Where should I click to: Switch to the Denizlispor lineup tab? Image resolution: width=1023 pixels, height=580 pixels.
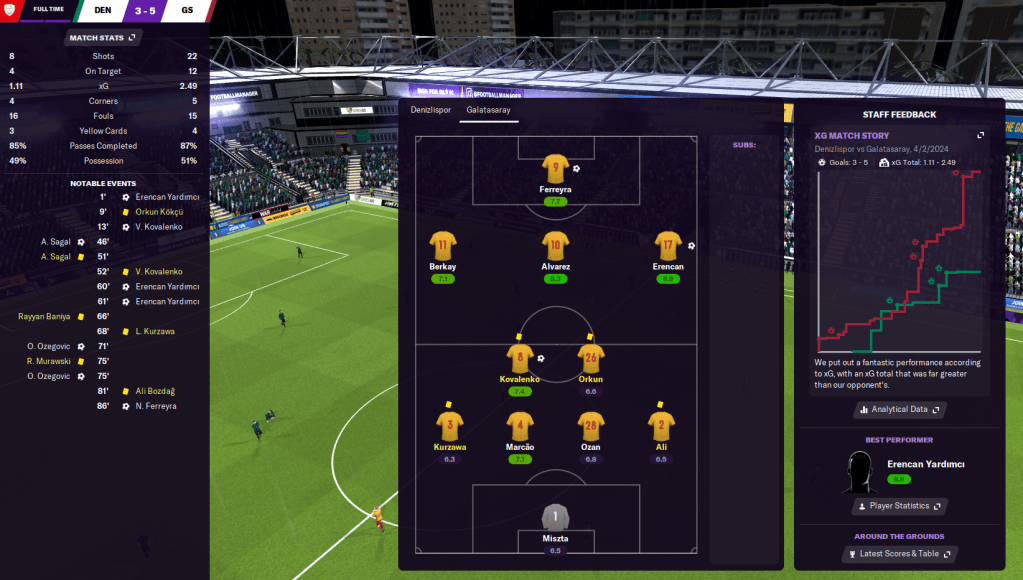[431, 110]
